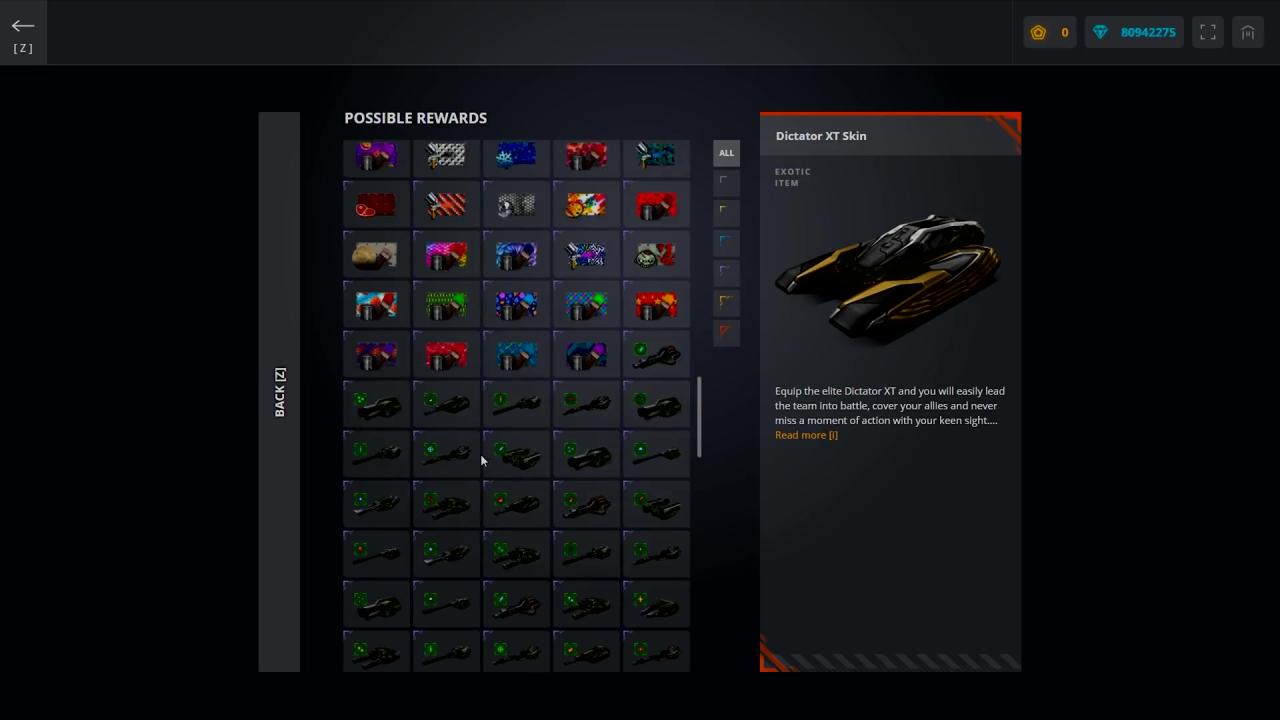1280x720 pixels.
Task: Select the blue snowflake paint
Action: click(516, 156)
